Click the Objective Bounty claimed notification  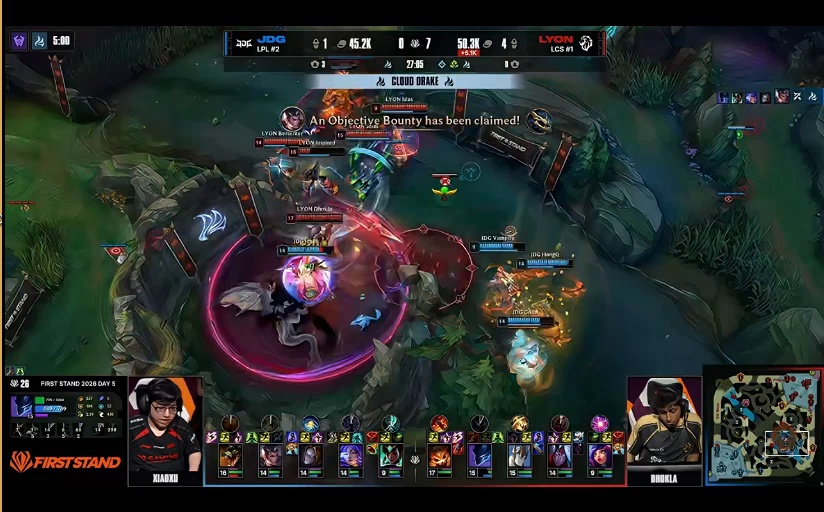point(414,120)
